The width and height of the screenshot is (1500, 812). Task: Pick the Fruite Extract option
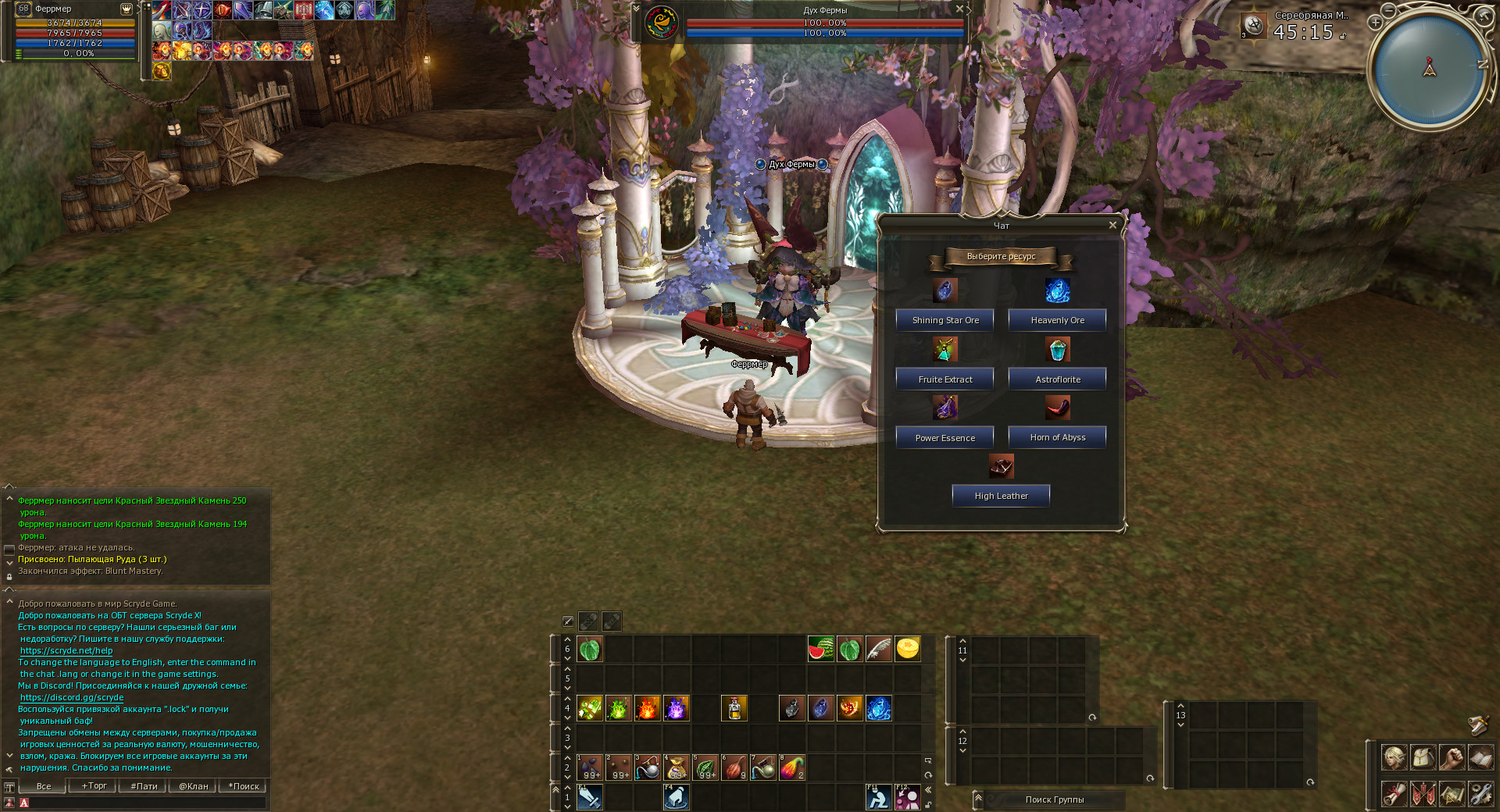(945, 379)
